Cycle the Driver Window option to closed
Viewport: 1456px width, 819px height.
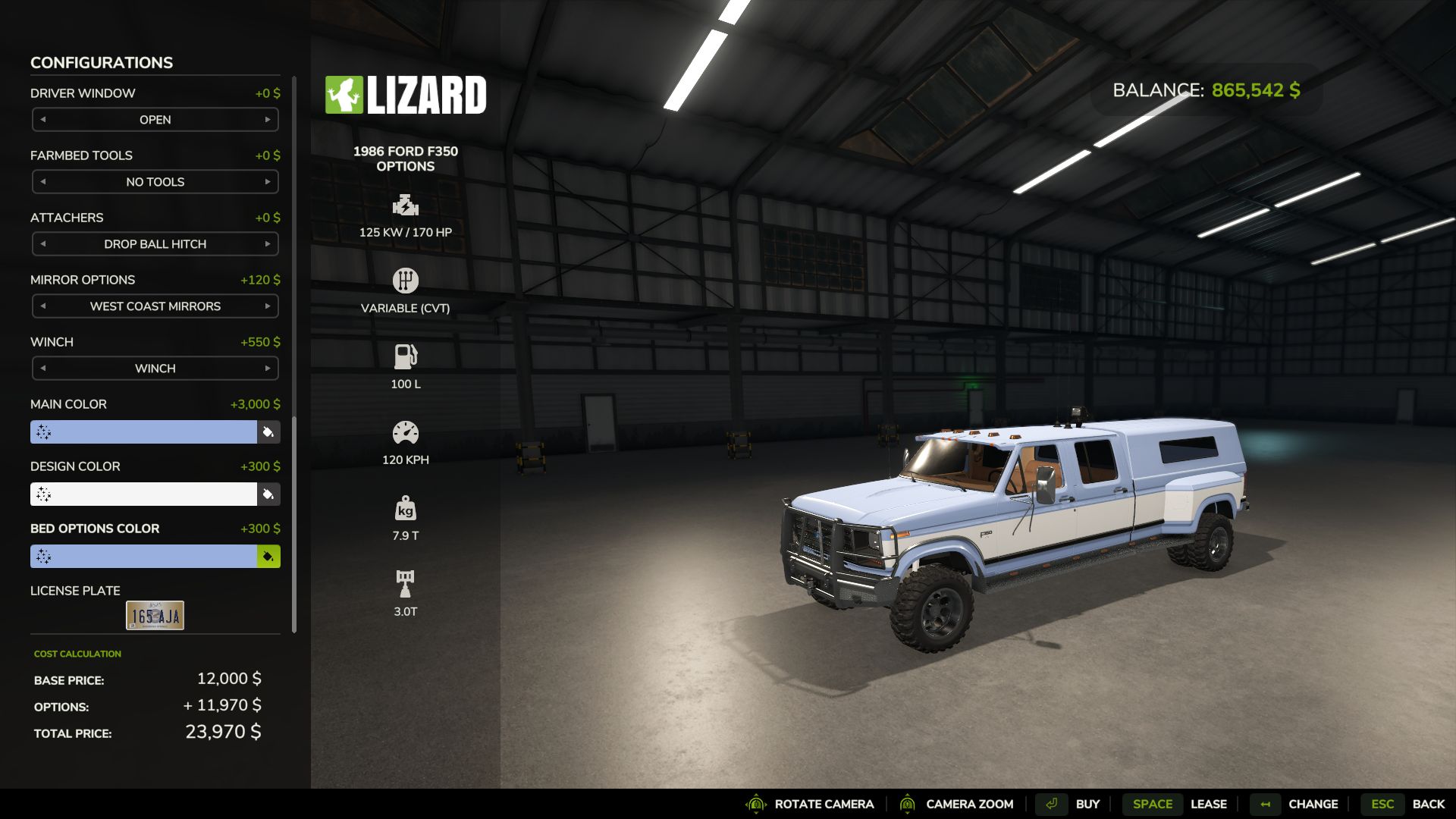coord(268,119)
